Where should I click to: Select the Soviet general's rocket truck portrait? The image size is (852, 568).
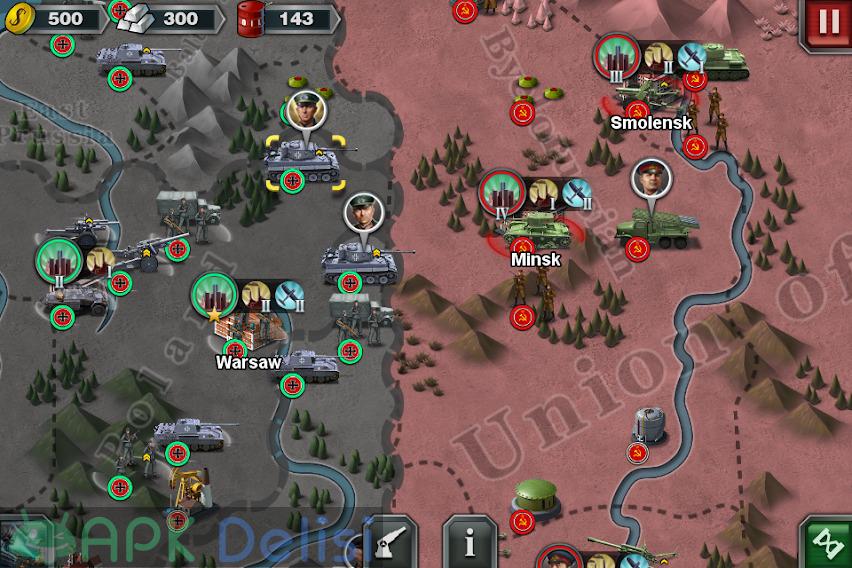tap(649, 180)
